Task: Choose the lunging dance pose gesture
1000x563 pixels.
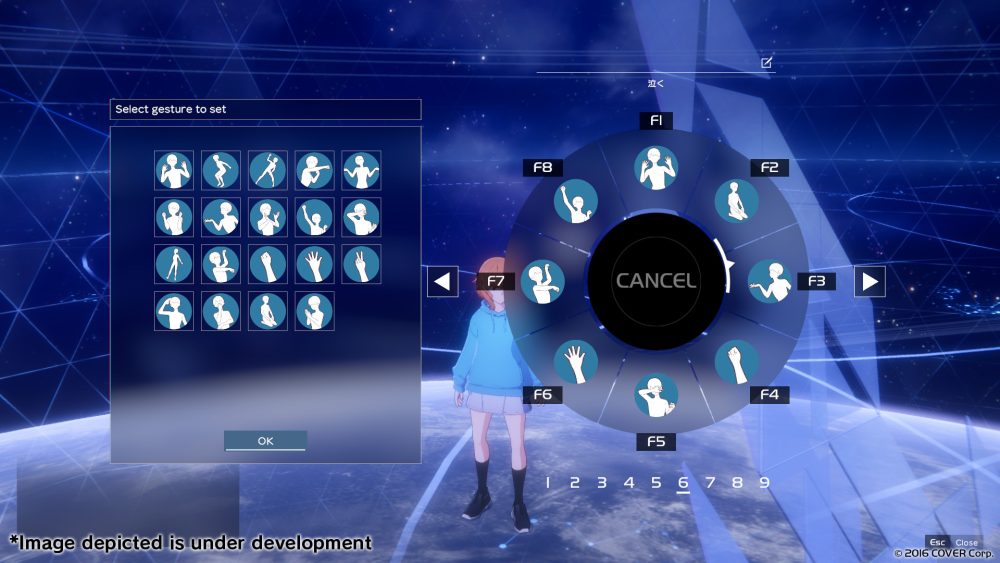Action: pyautogui.click(x=267, y=171)
